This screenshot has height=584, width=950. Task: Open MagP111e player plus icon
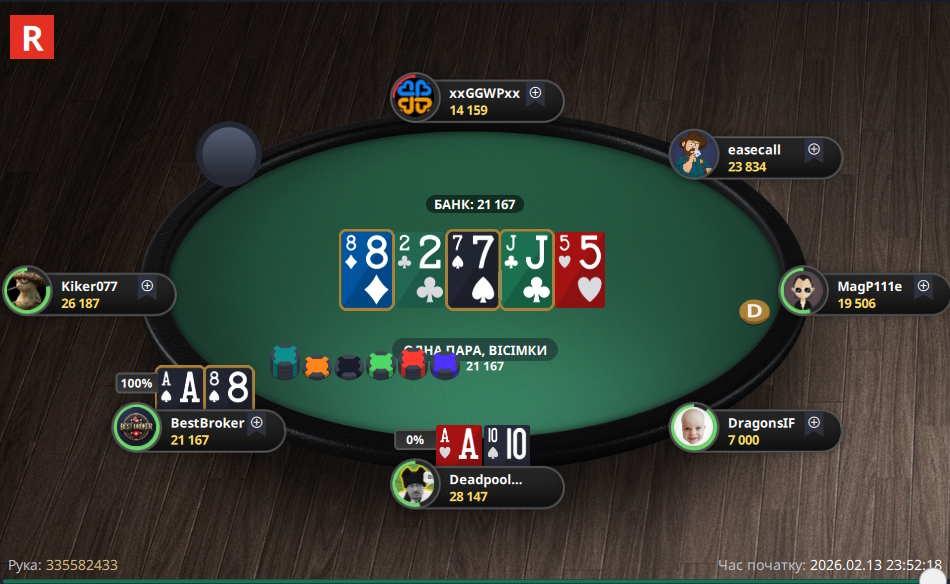[921, 286]
